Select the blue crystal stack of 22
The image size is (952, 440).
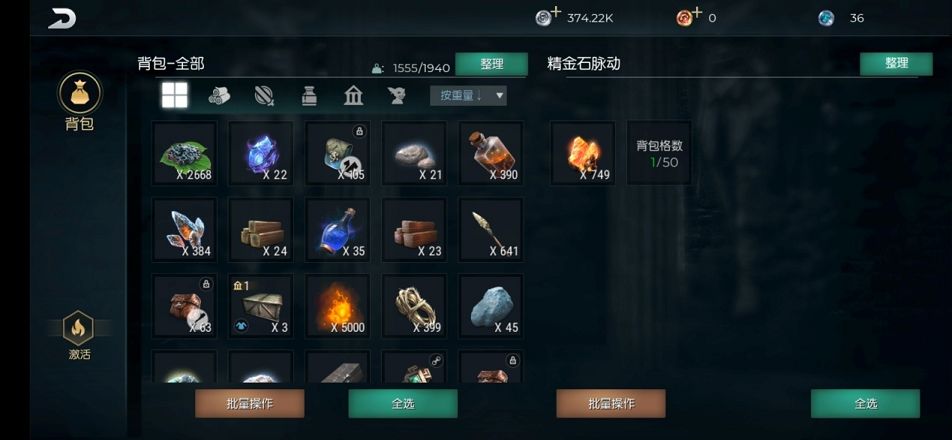[261, 154]
